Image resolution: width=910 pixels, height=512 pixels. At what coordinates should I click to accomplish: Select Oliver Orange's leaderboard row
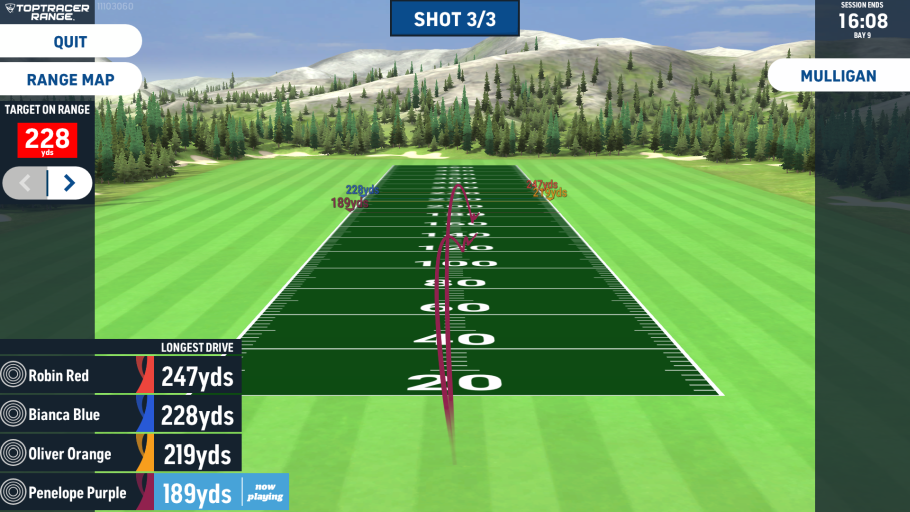[120, 454]
